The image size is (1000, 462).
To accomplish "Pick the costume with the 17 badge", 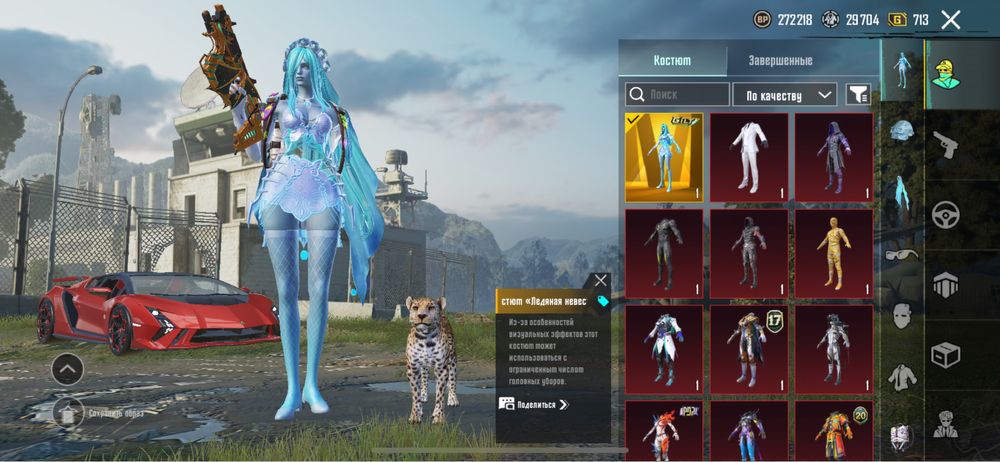I will (x=749, y=349).
